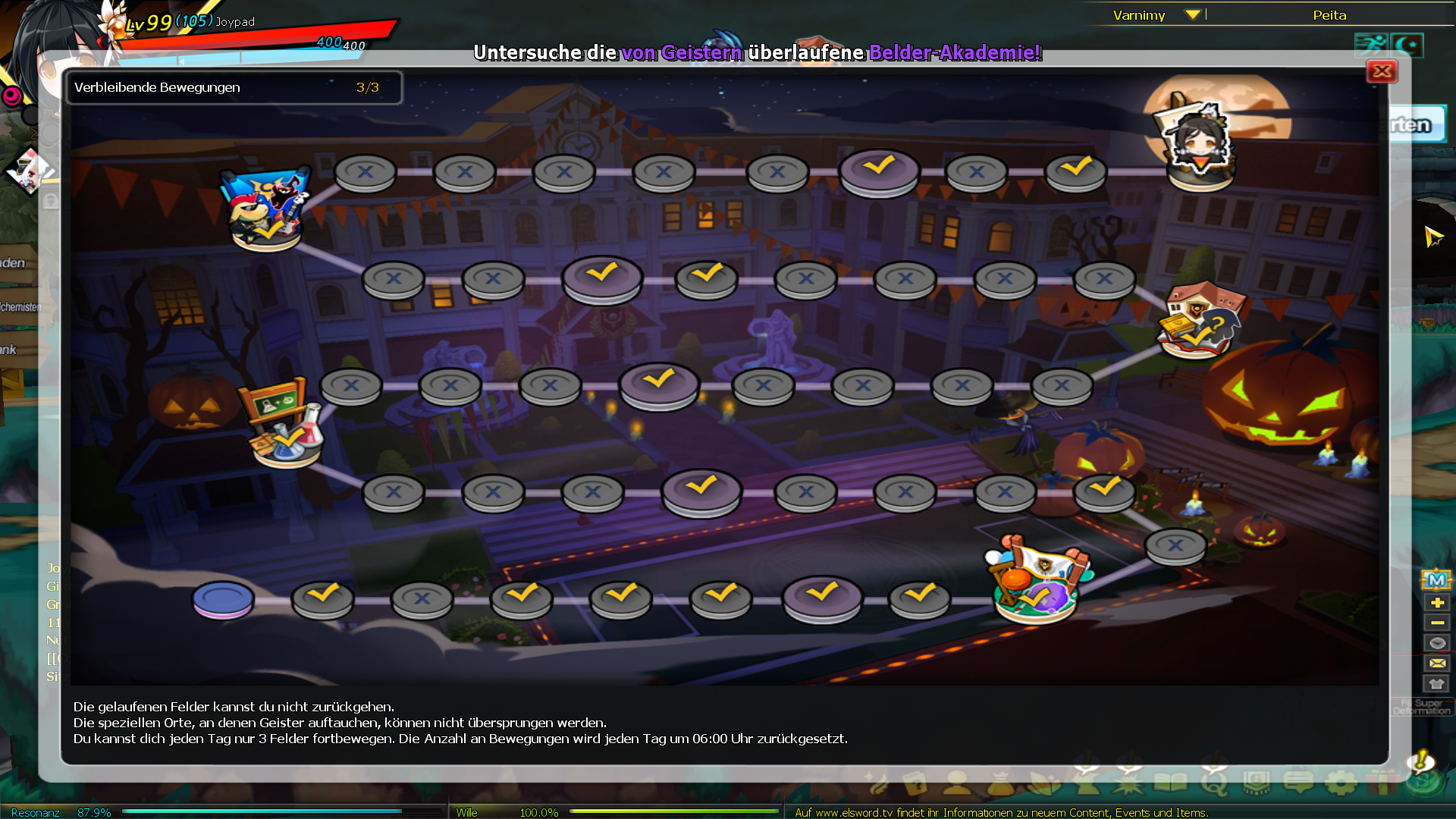
Task: Open the quest Q icon in the bottom bar
Action: click(1214, 781)
